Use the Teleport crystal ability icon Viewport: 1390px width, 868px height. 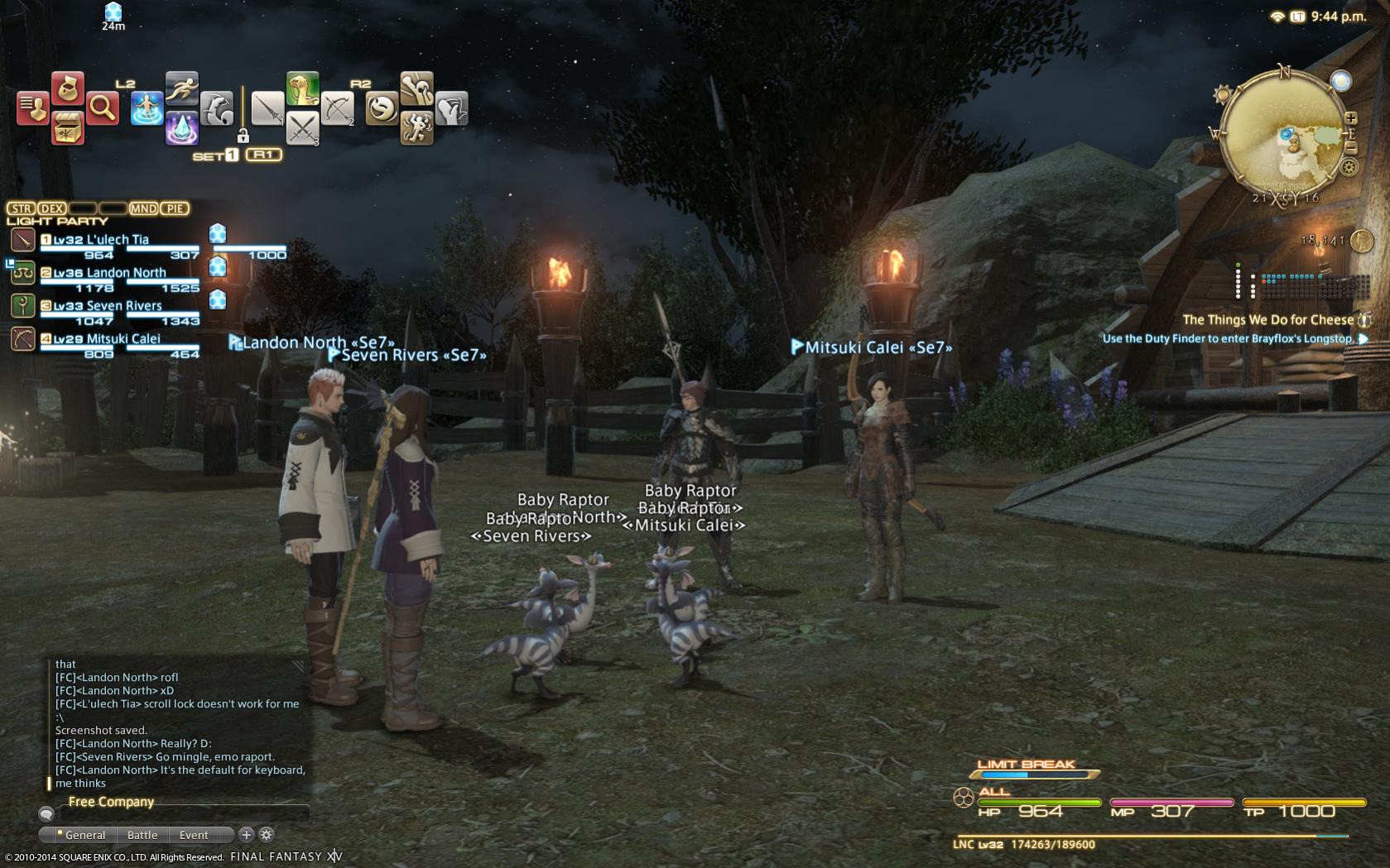point(181,128)
